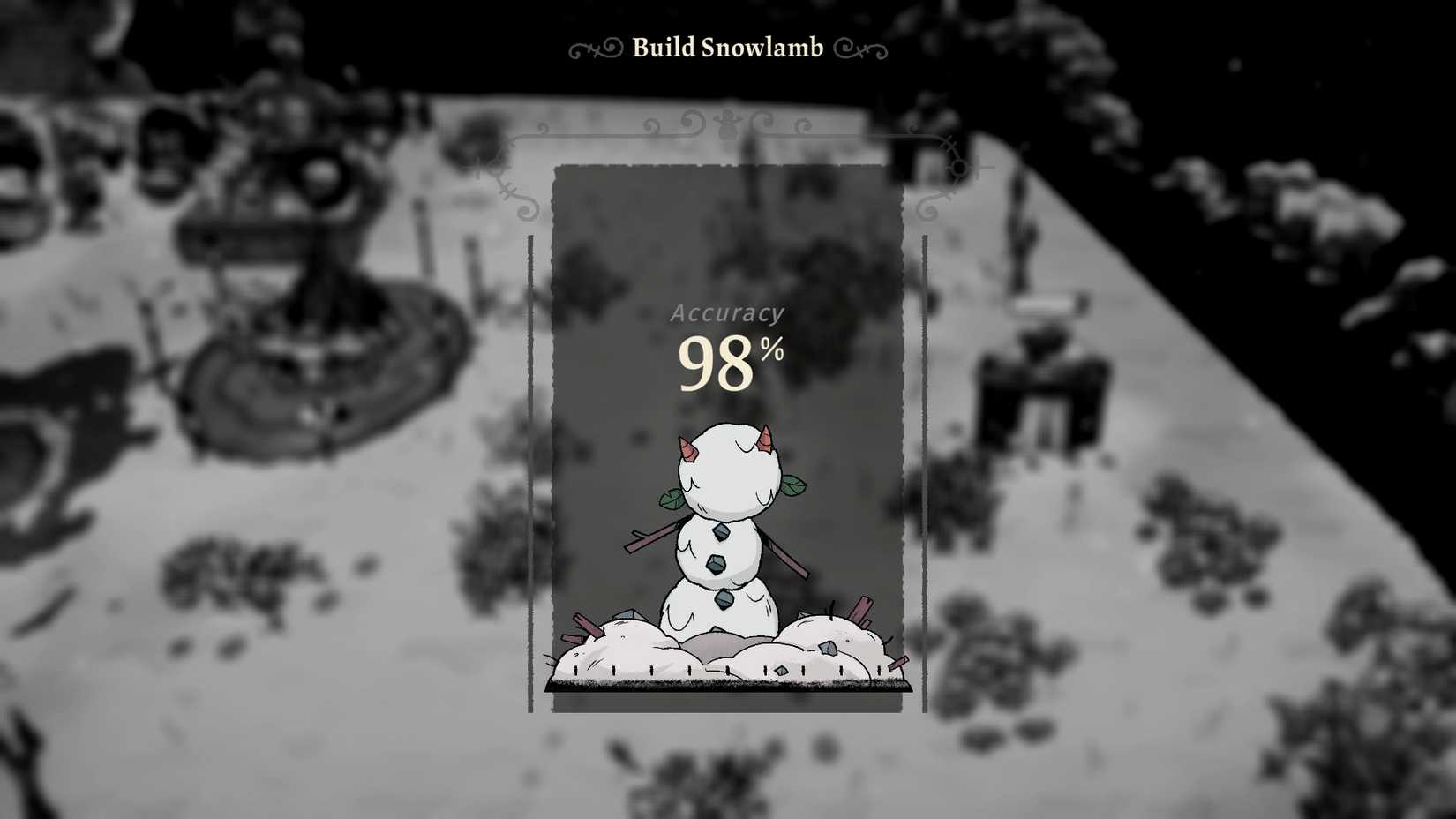Click the right stick arm of the Snowlamb
This screenshot has width=1456, height=819.
point(787,557)
